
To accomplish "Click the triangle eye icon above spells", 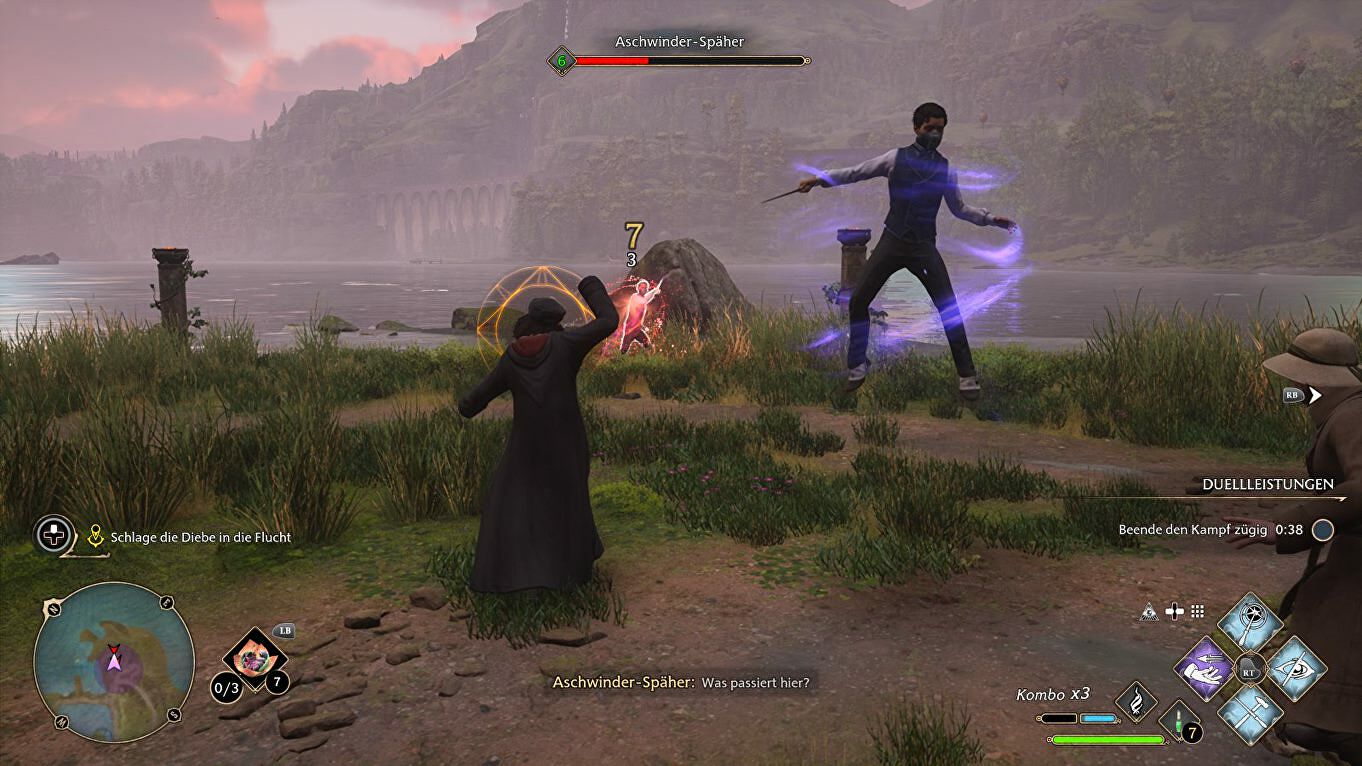I will click(1150, 611).
